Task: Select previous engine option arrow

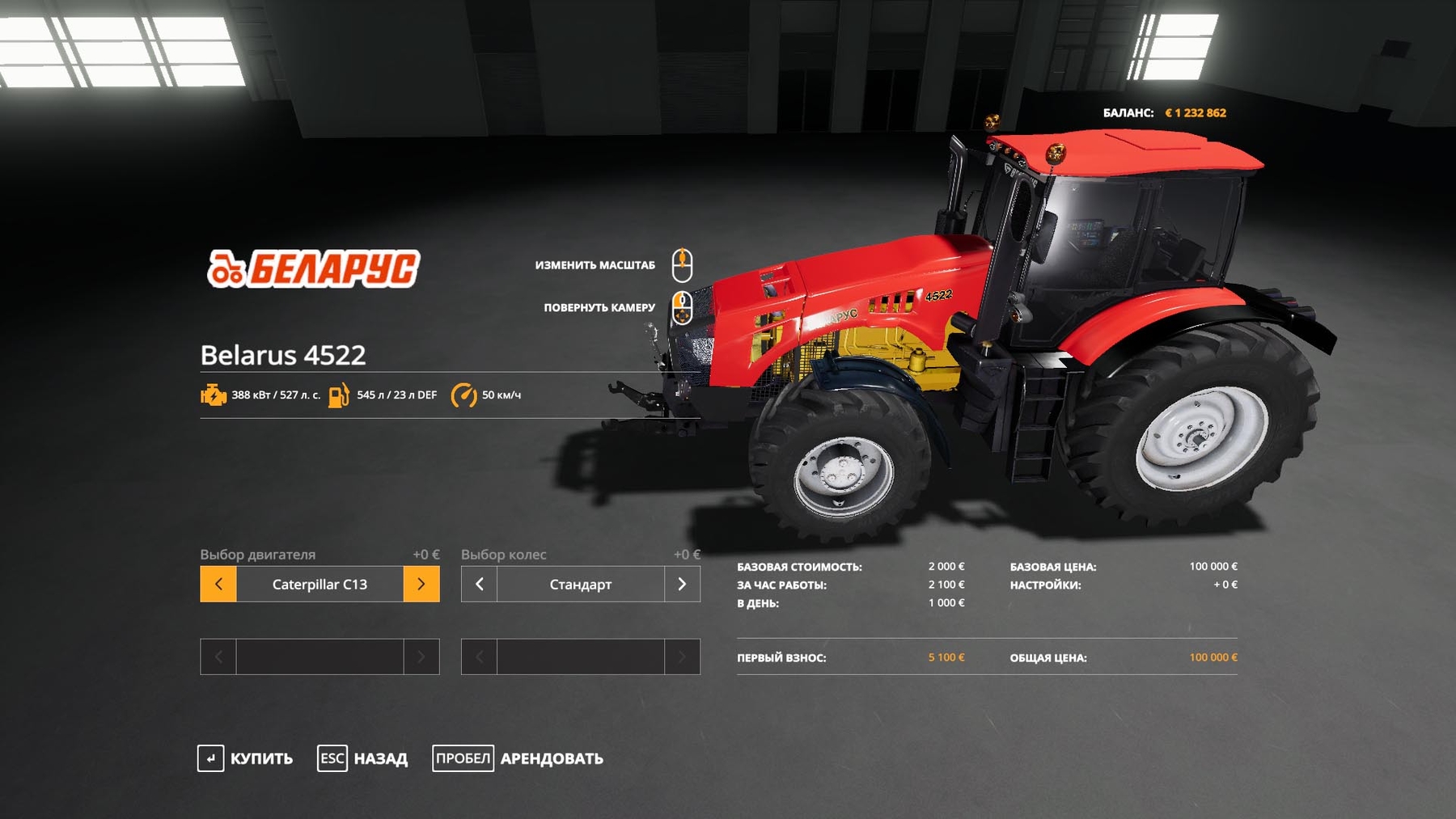Action: [x=218, y=584]
